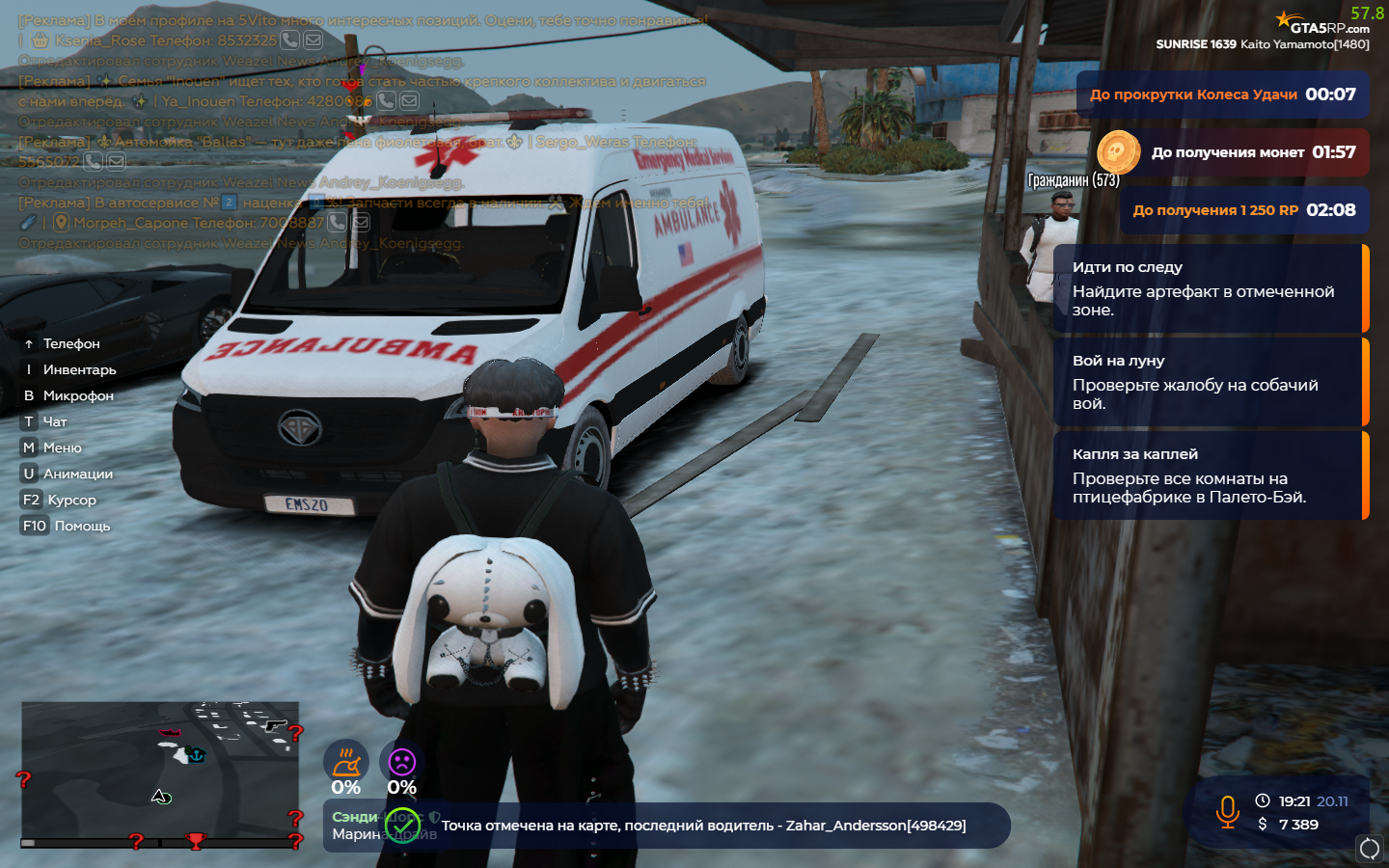
Task: Click the location pin icon before Morpeh_Capone
Action: (x=62, y=223)
